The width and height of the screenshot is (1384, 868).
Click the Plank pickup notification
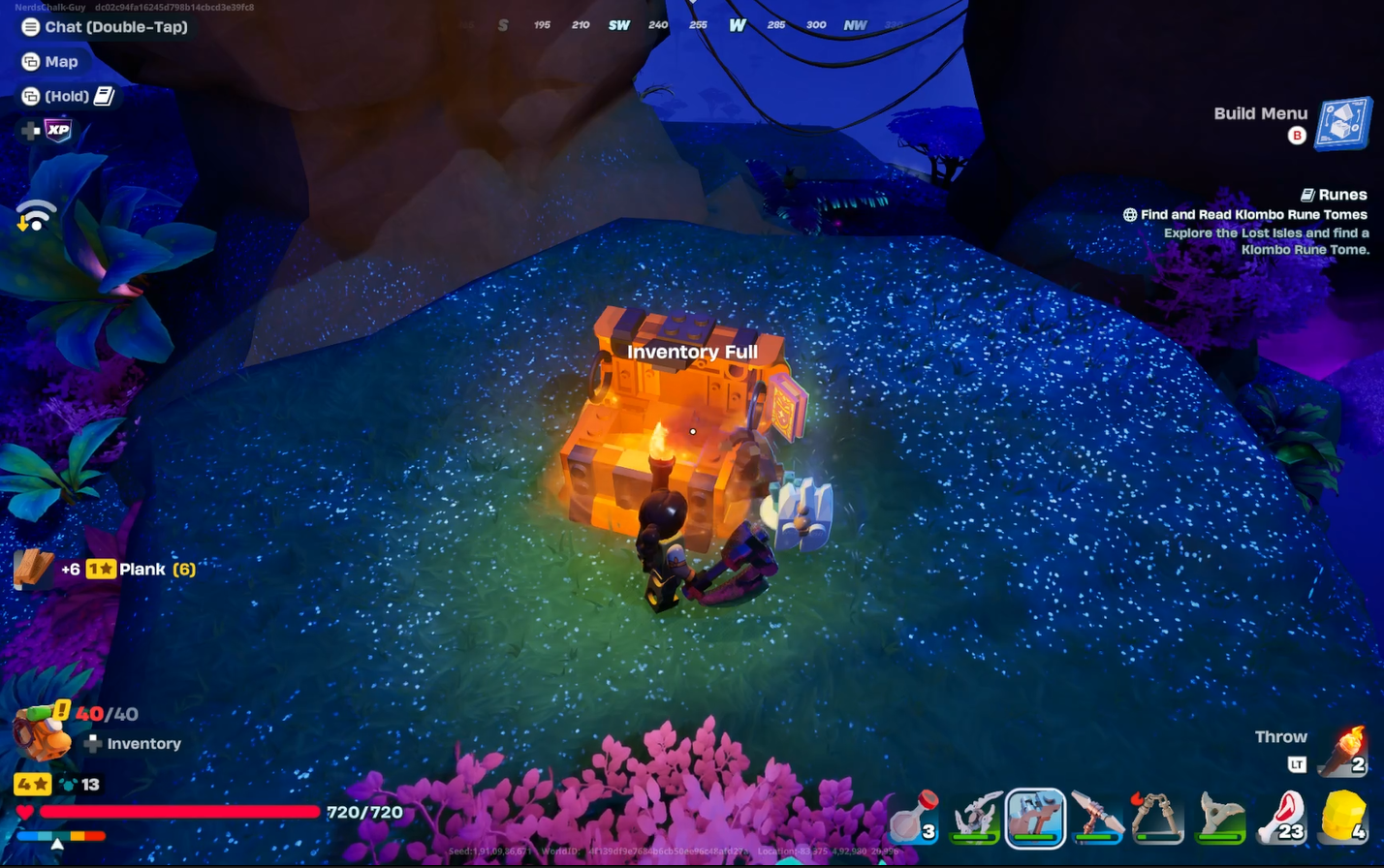tap(107, 570)
